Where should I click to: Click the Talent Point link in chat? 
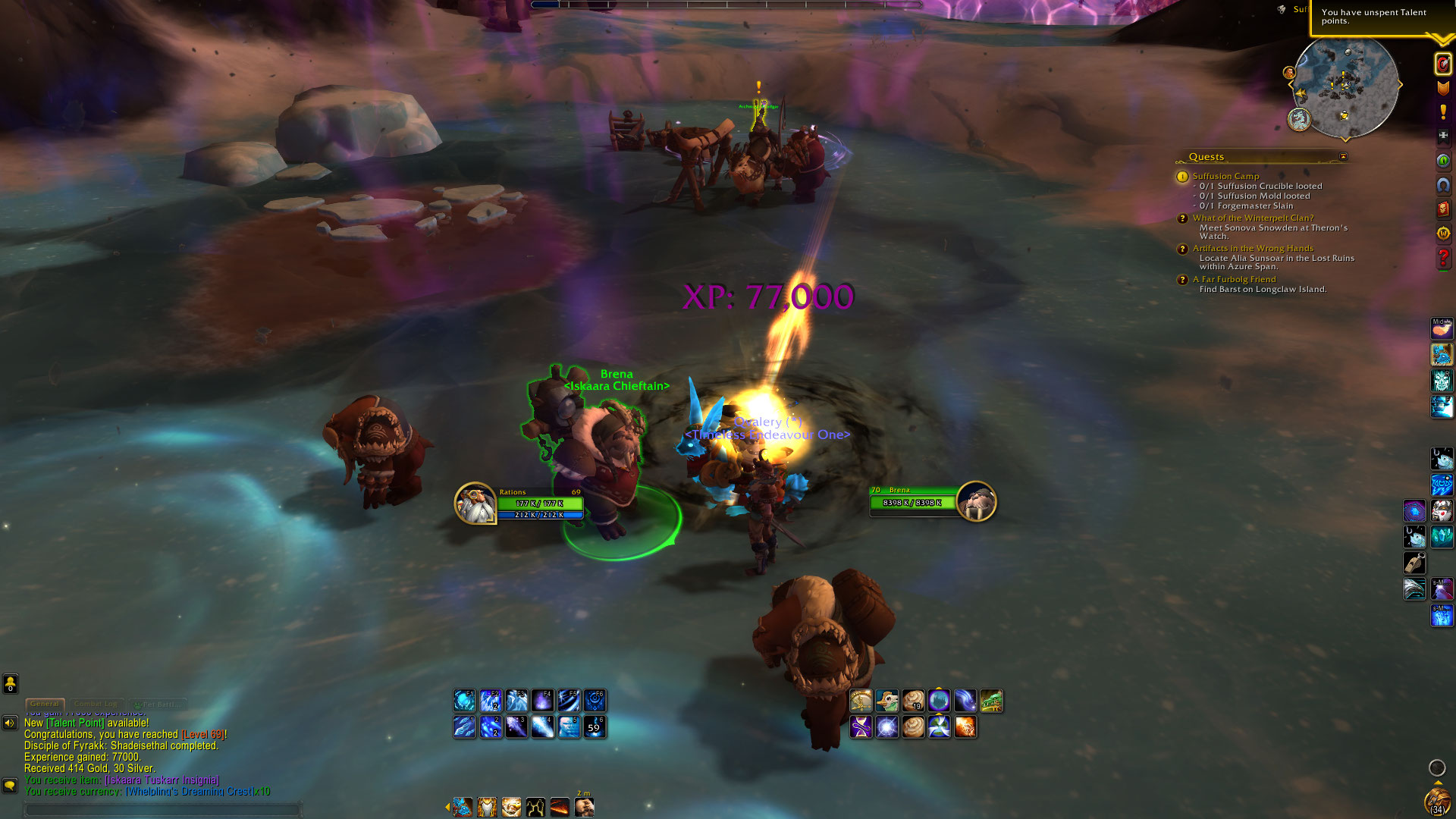point(77,723)
